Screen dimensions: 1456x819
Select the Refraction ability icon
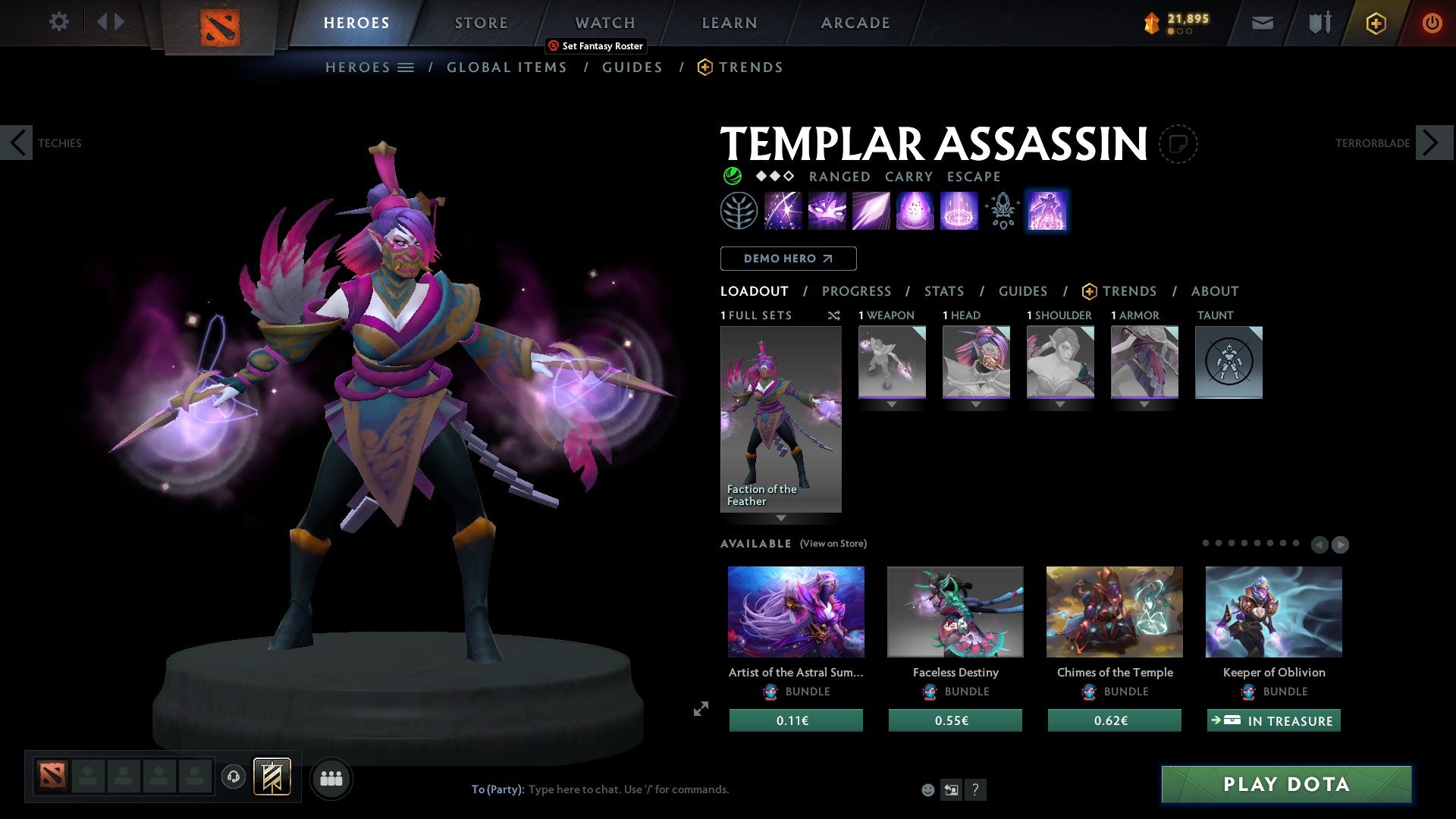pos(781,211)
